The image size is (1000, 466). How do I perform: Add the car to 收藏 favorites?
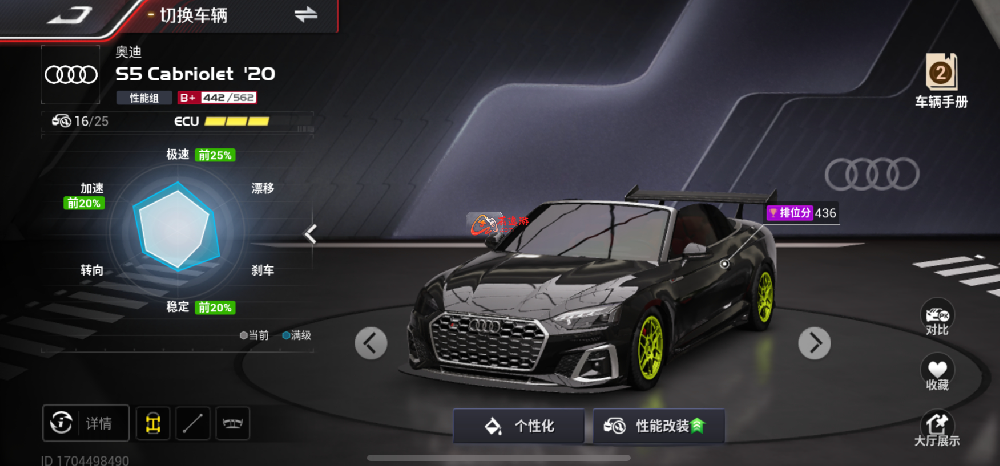click(937, 374)
